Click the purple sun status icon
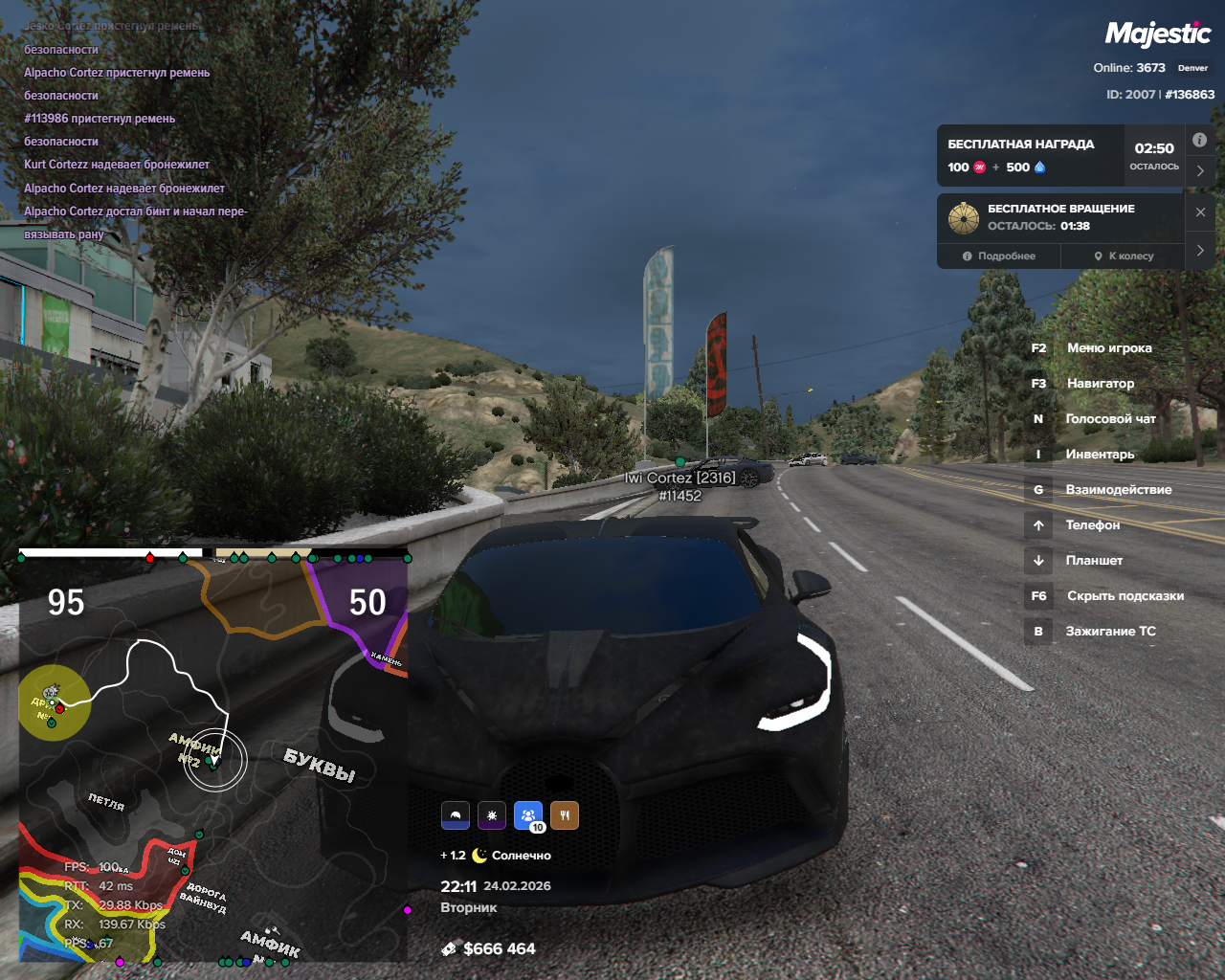The image size is (1225, 980). [492, 815]
